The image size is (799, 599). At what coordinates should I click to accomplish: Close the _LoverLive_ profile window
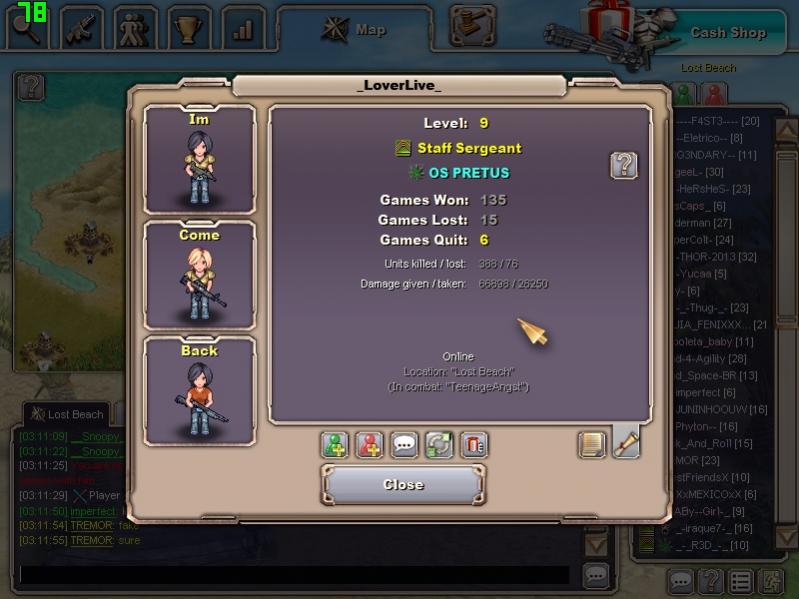[403, 485]
